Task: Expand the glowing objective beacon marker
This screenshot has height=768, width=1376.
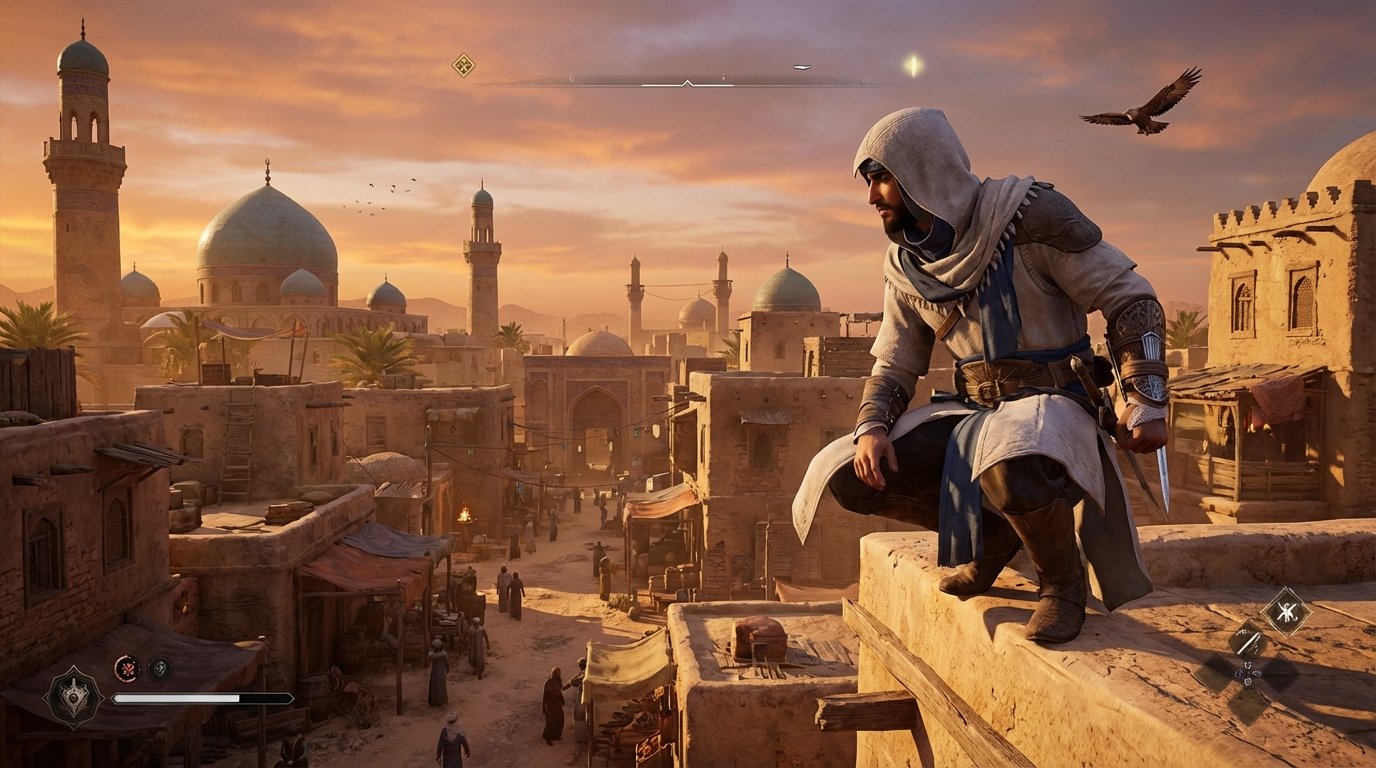Action: point(913,64)
